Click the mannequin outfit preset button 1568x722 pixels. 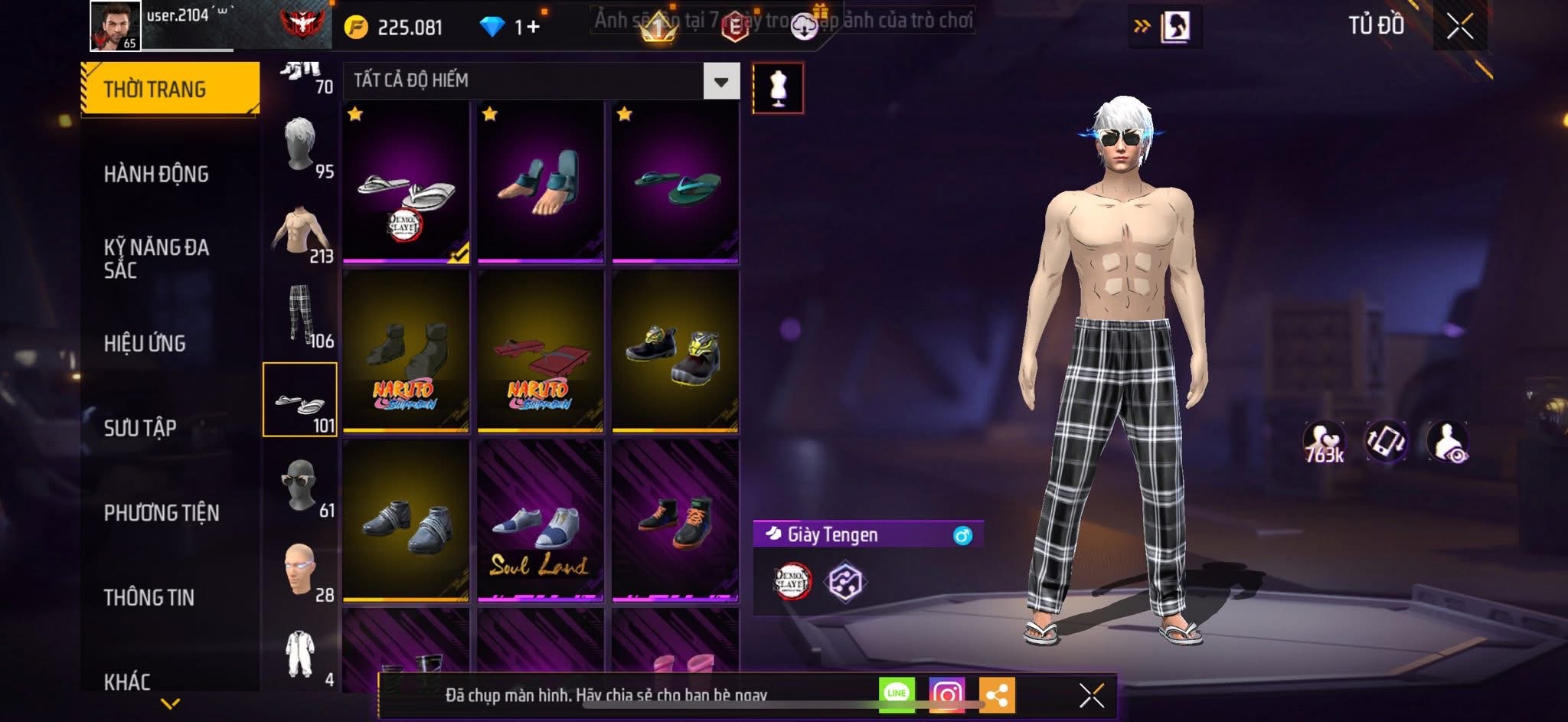[778, 89]
